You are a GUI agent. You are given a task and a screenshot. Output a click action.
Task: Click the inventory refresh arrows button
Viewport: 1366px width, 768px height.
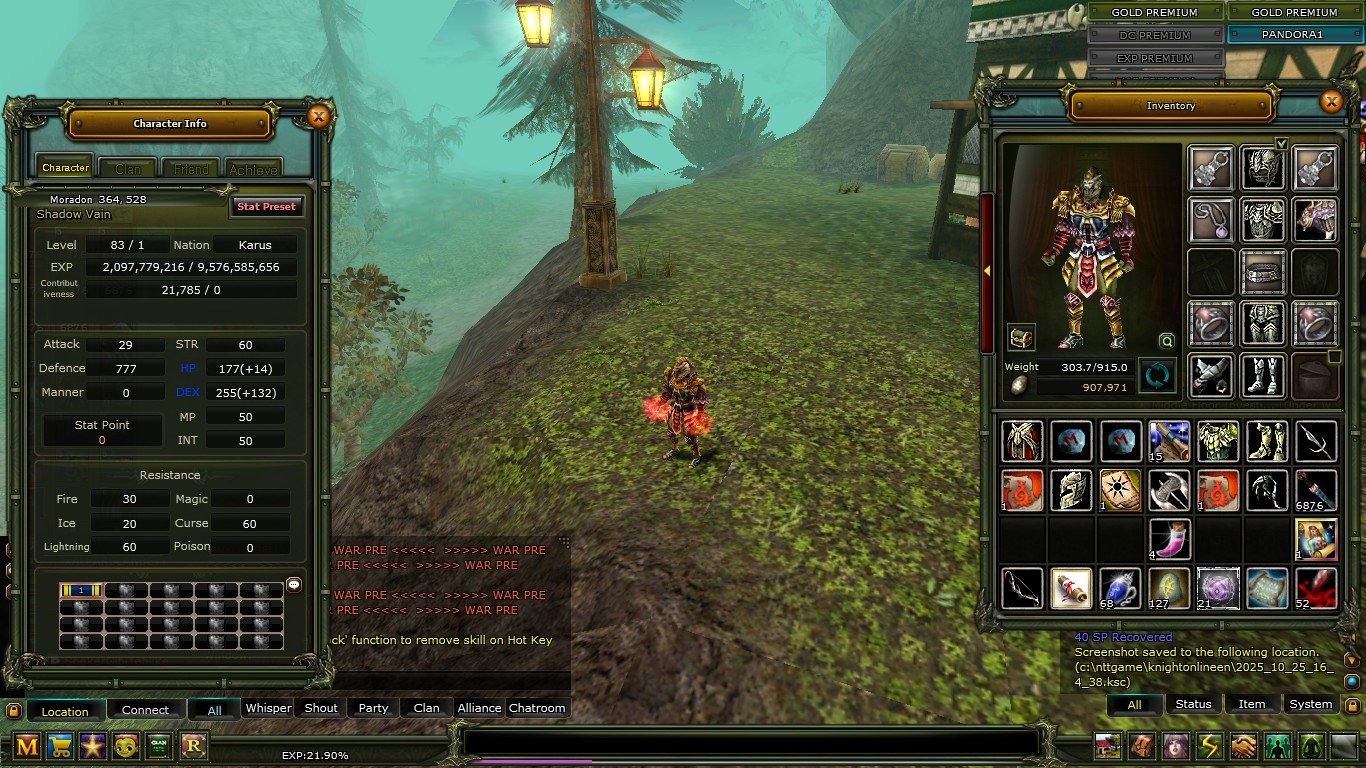tap(1157, 376)
